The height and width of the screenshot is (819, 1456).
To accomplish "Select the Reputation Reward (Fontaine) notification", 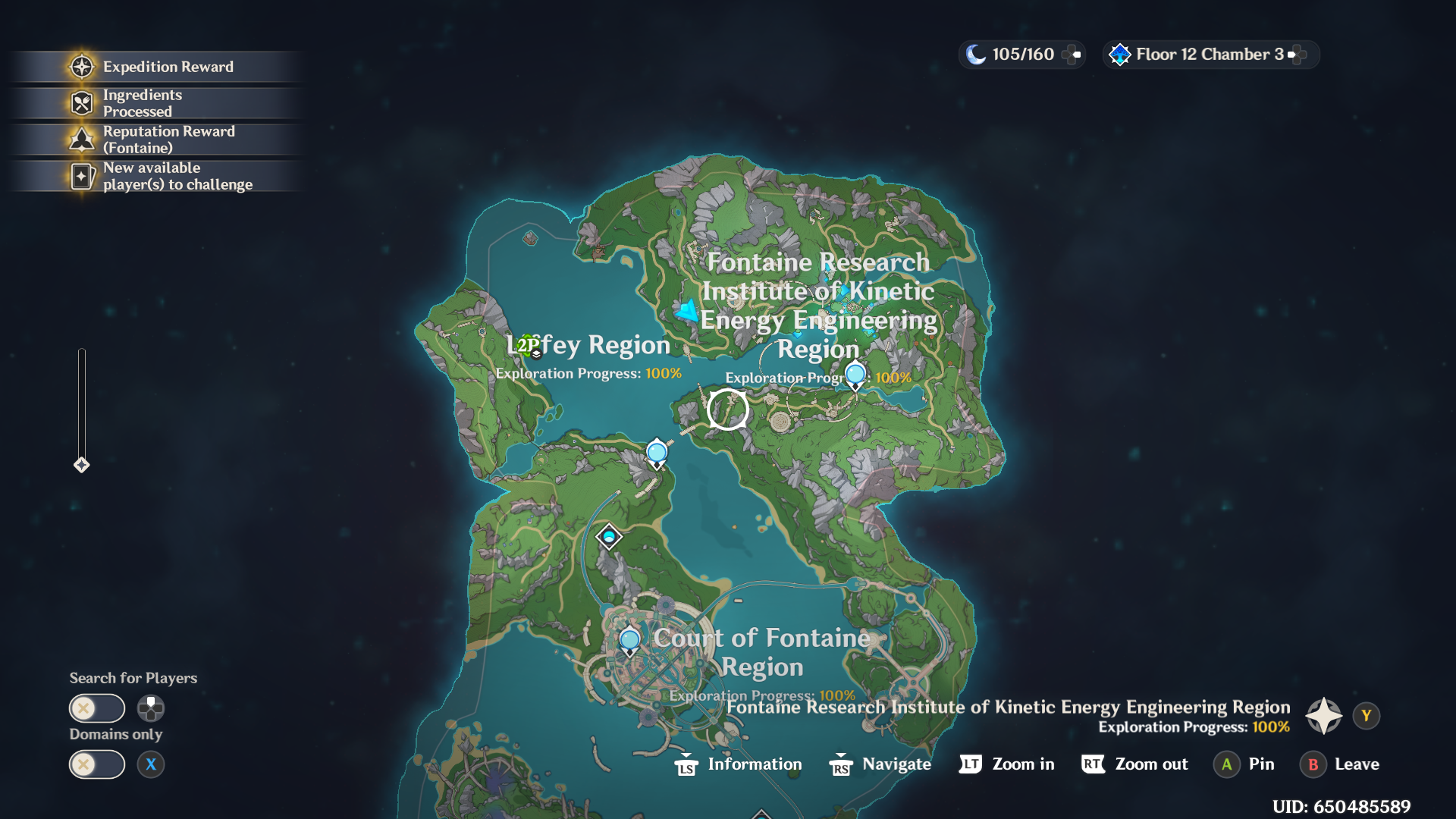I will tap(80, 139).
